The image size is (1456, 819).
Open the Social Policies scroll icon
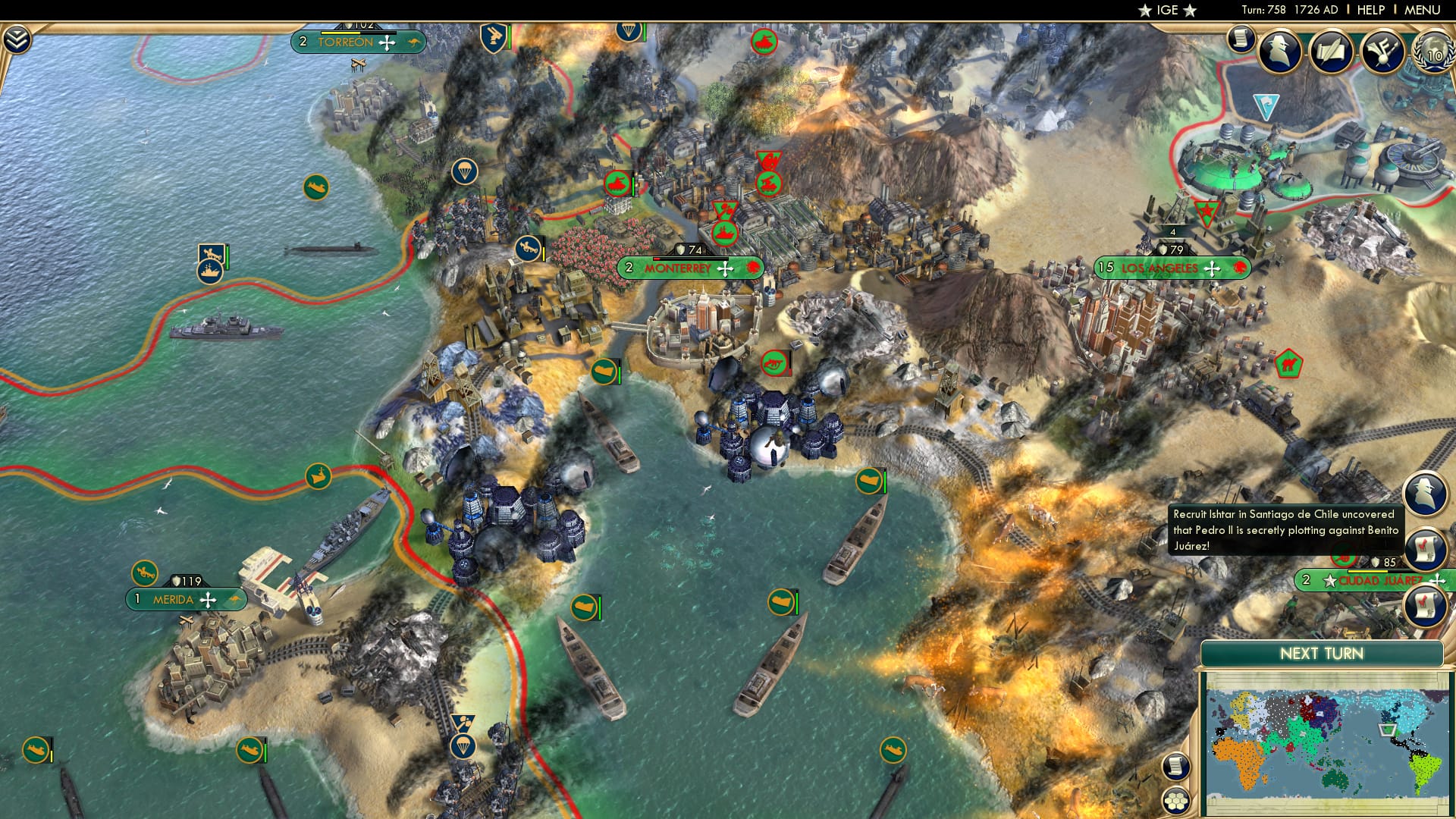(1241, 39)
